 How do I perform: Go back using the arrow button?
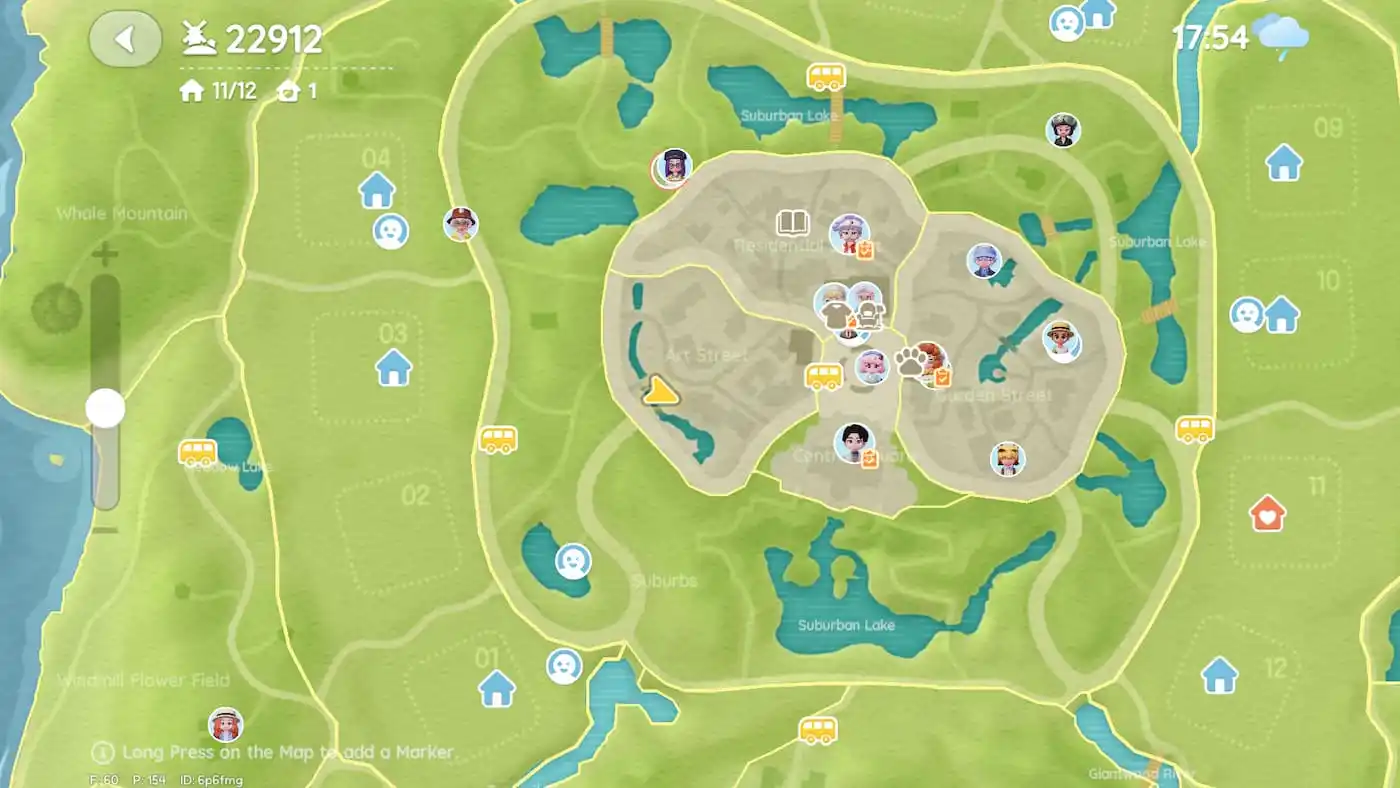[125, 39]
